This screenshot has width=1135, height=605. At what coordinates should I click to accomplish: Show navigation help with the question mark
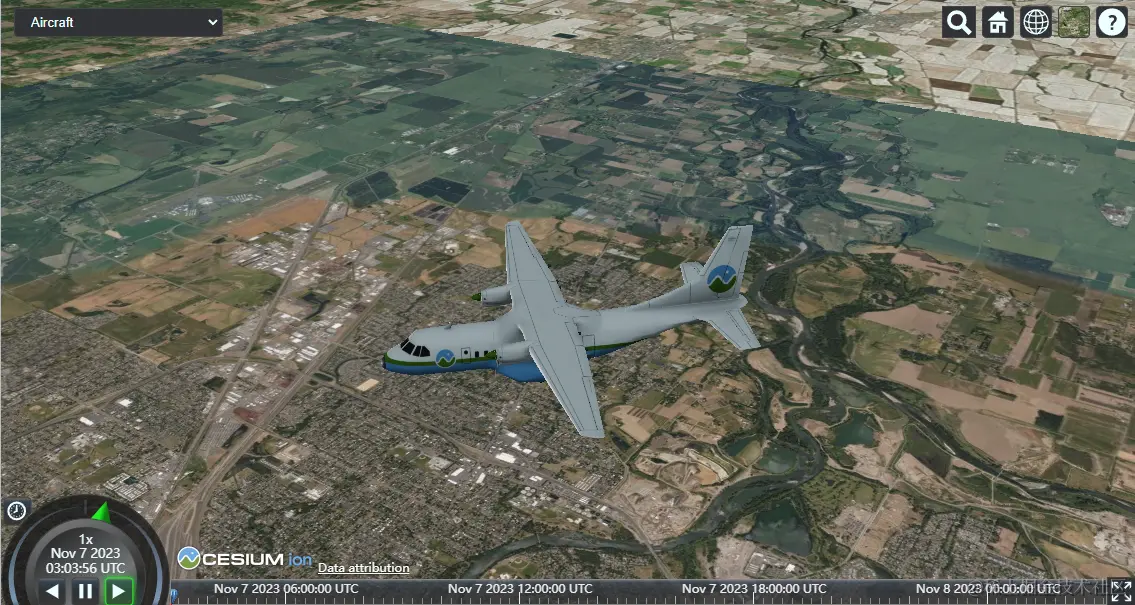coord(1112,22)
